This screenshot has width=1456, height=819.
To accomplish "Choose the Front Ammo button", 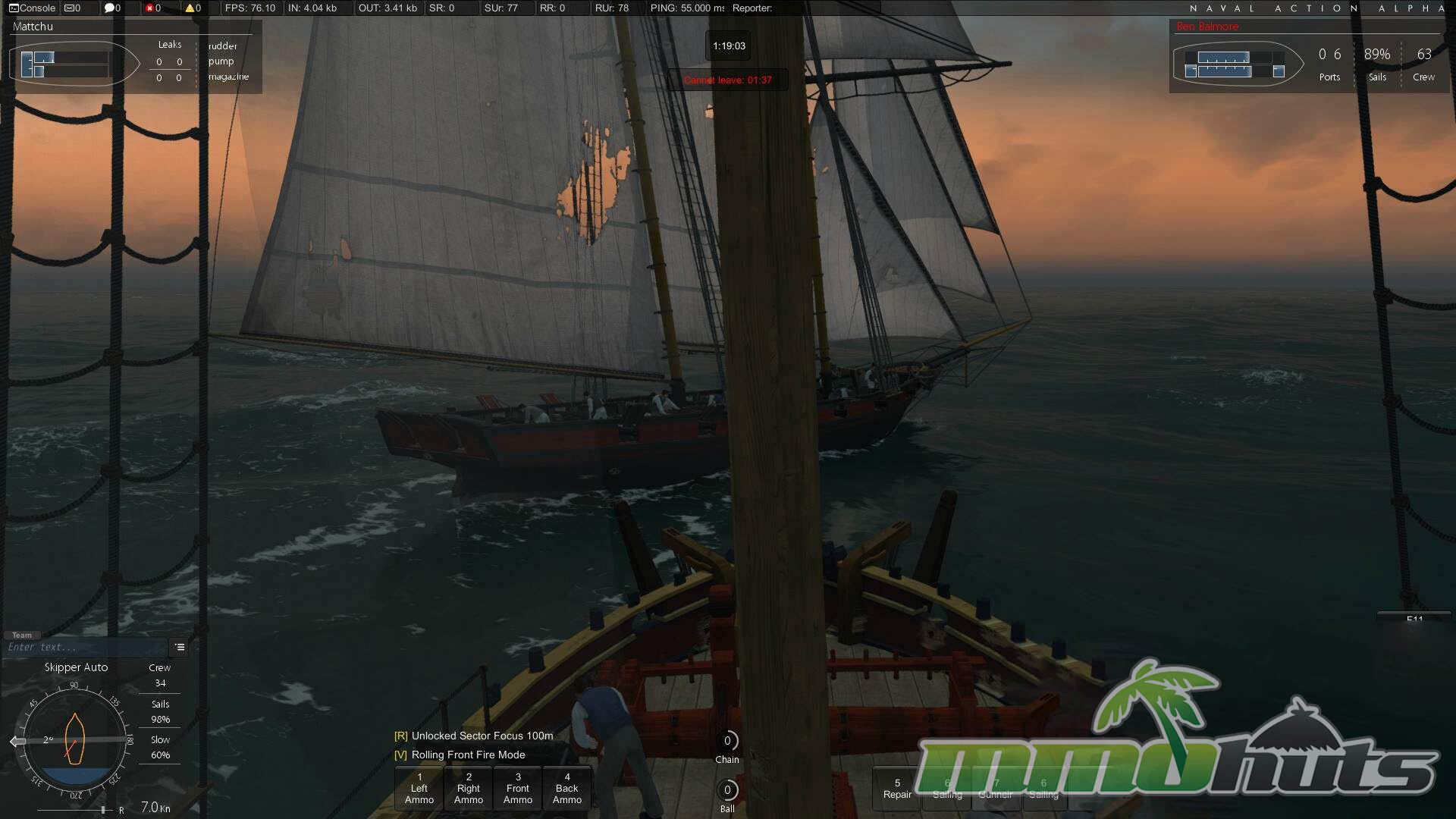I will (518, 789).
